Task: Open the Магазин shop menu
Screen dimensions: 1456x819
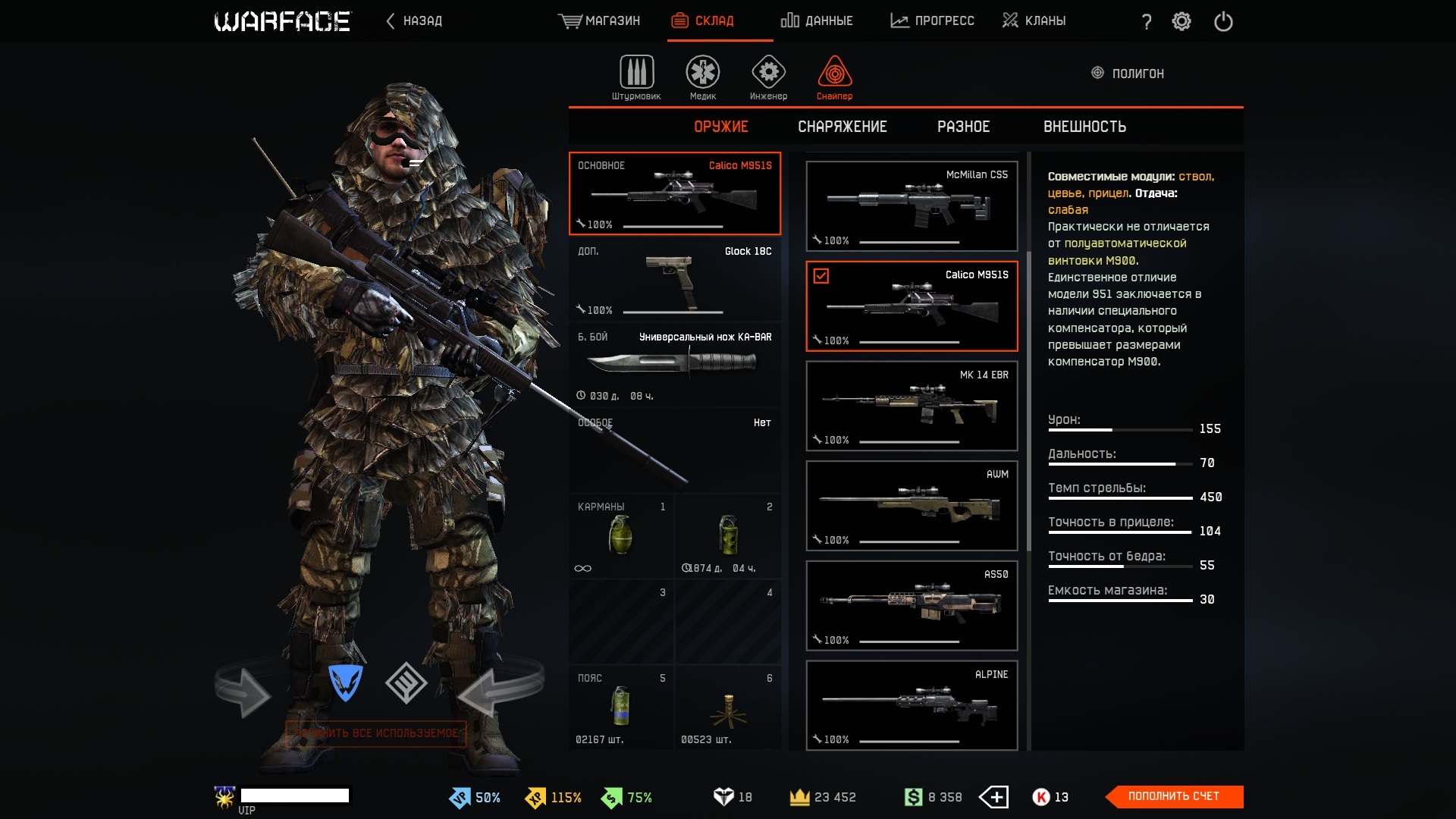Action: pos(599,20)
